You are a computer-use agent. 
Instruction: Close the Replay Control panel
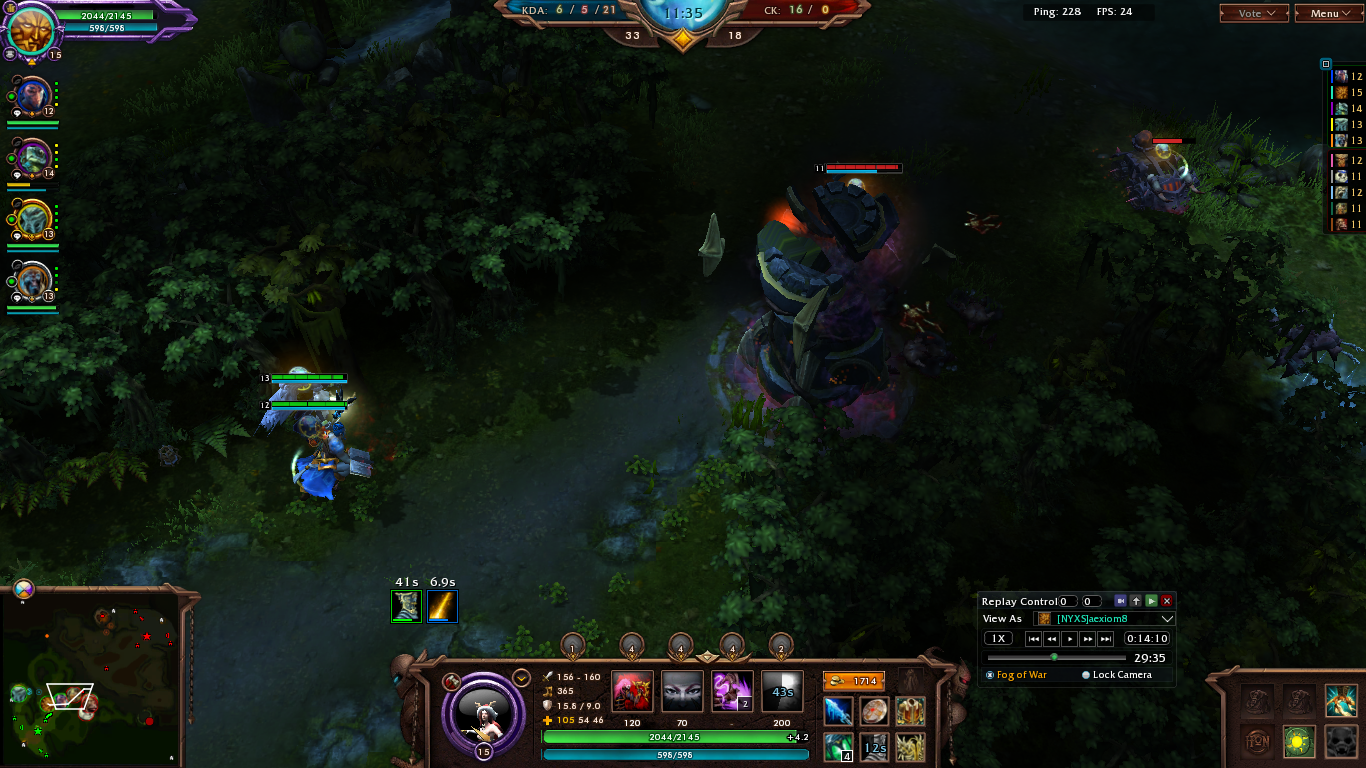click(x=1166, y=601)
